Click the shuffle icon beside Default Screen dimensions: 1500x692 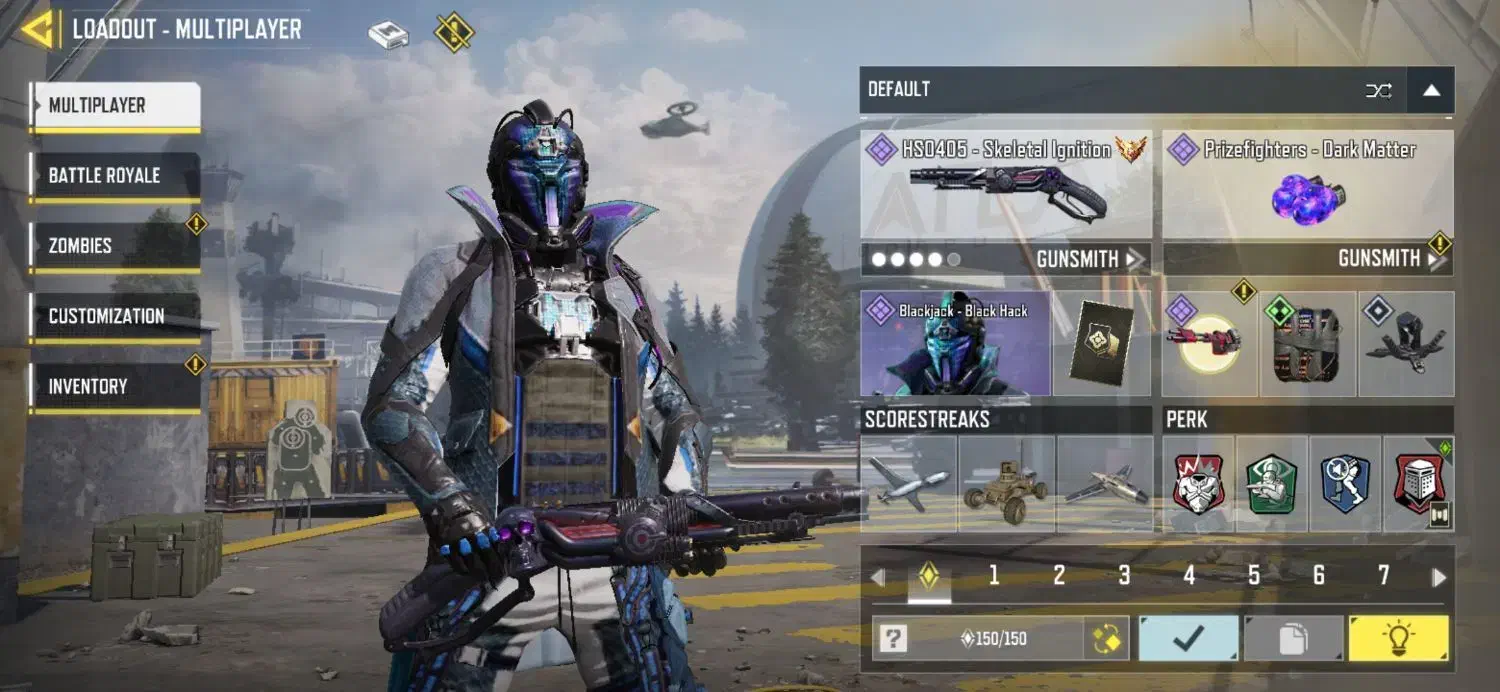coord(1379,91)
